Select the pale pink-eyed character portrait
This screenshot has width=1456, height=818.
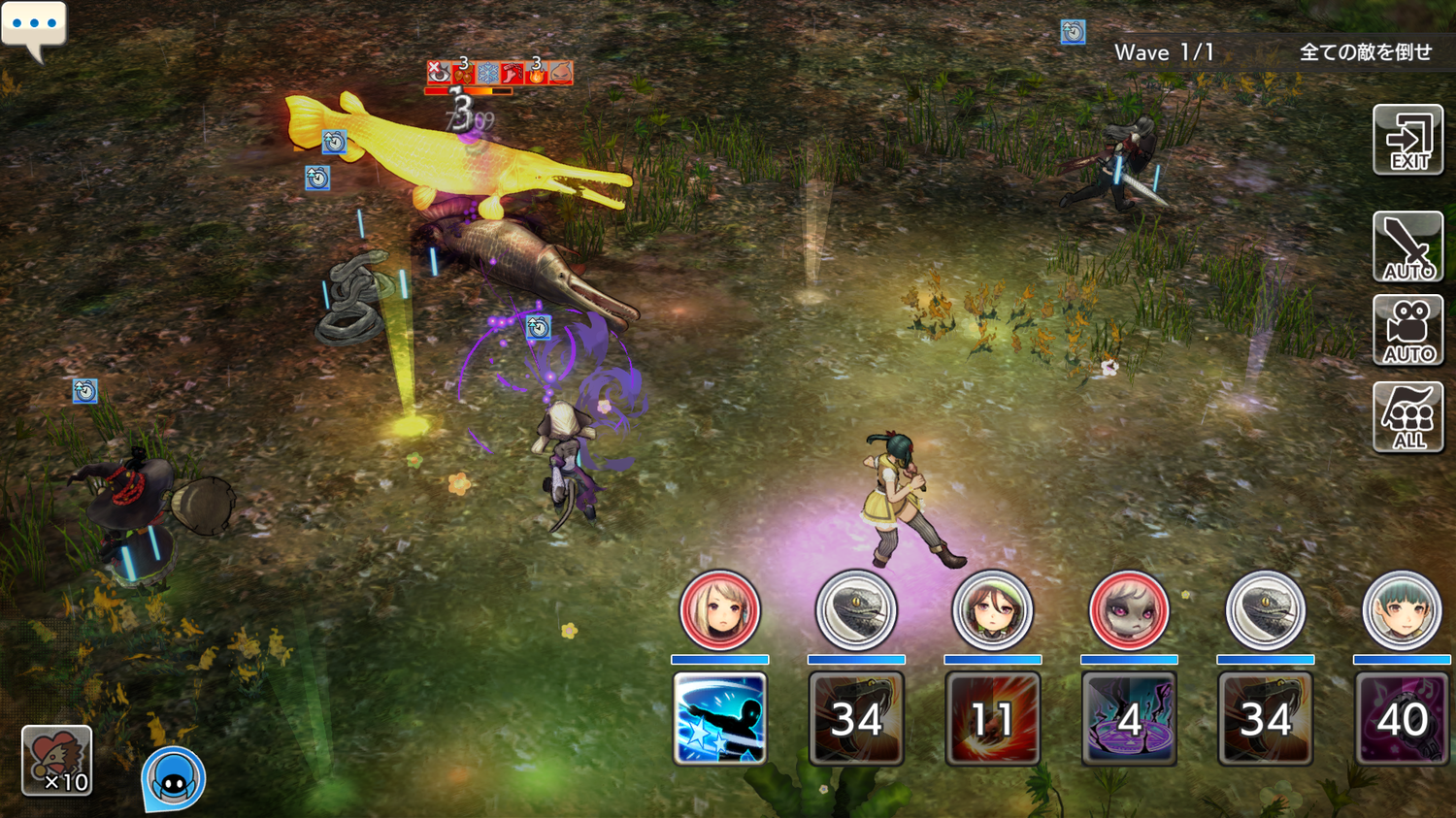click(x=1129, y=610)
